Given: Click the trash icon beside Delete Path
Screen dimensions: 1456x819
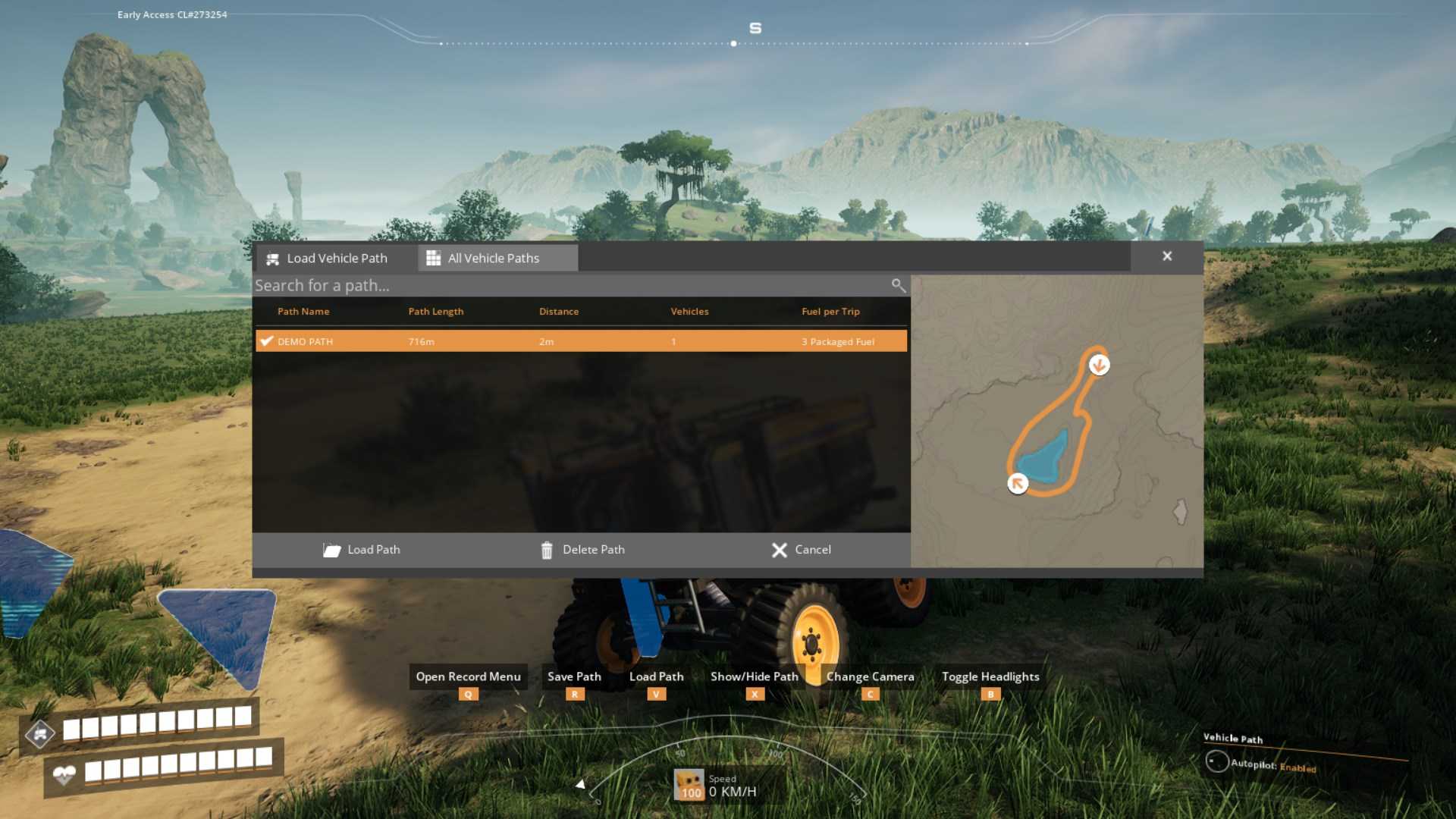Looking at the screenshot, I should coord(548,550).
